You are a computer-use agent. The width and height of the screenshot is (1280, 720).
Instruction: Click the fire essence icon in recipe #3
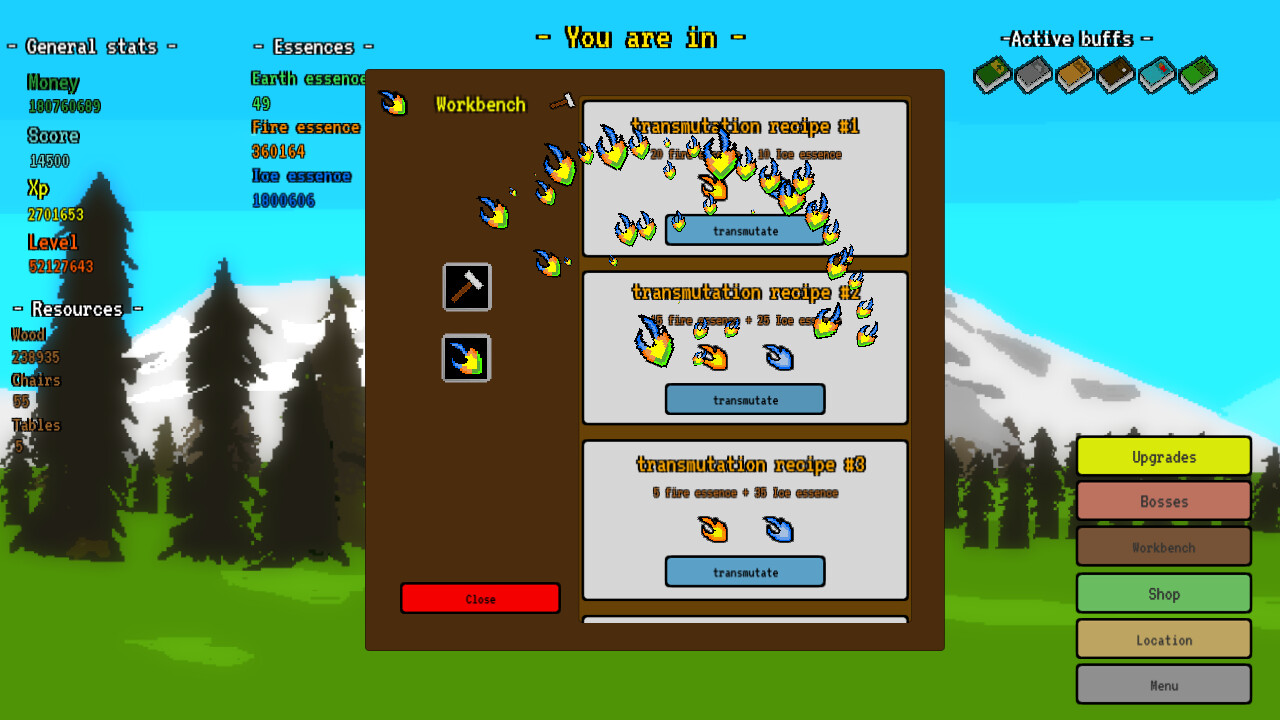713,530
